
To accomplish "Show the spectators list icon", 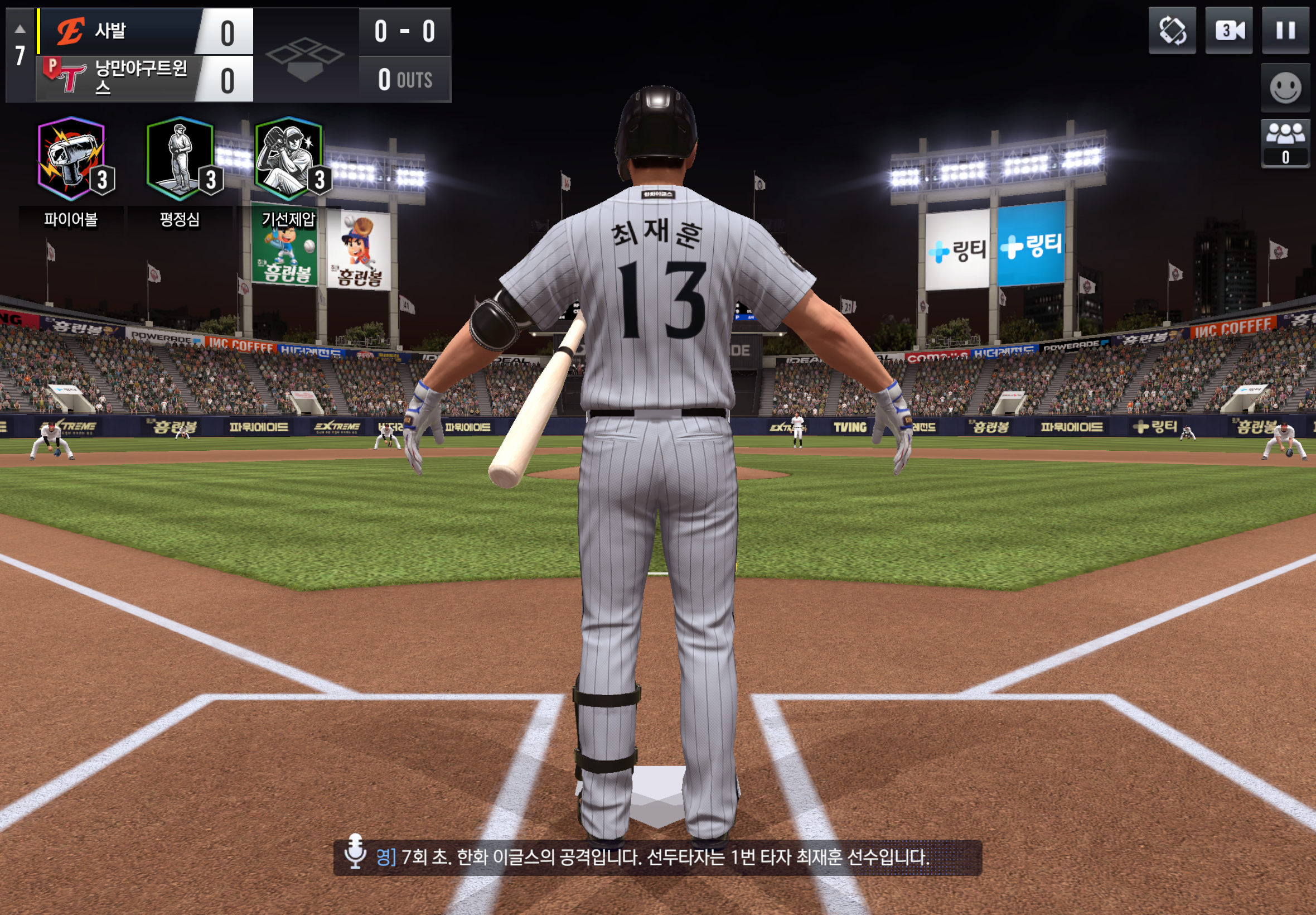I will click(1285, 142).
